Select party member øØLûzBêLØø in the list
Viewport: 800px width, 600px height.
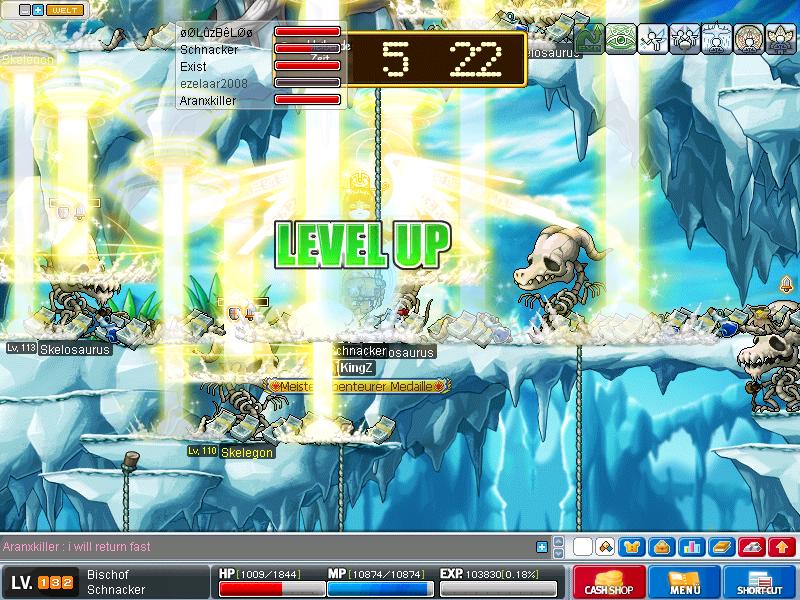click(215, 31)
